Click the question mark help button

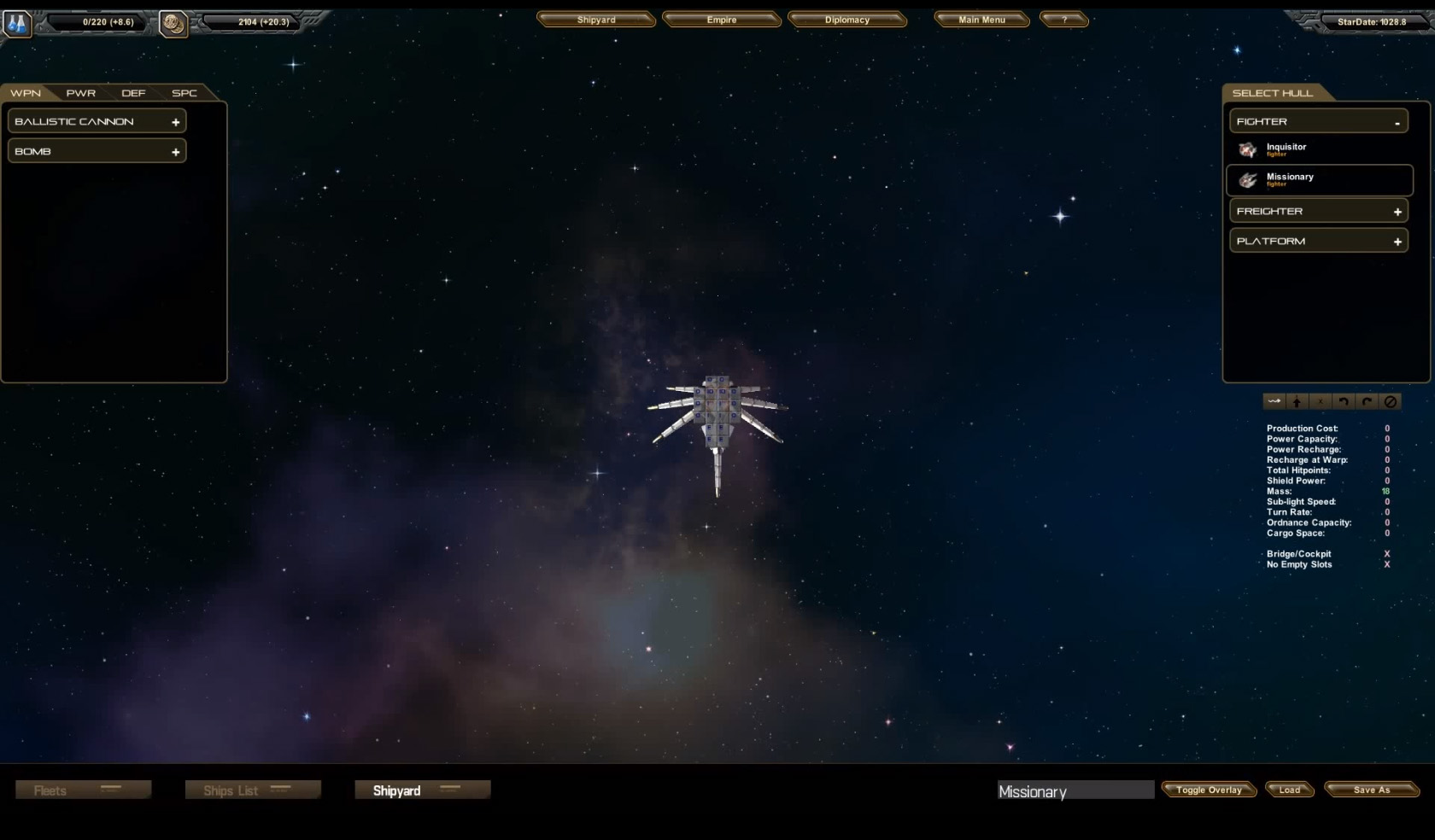(1063, 20)
